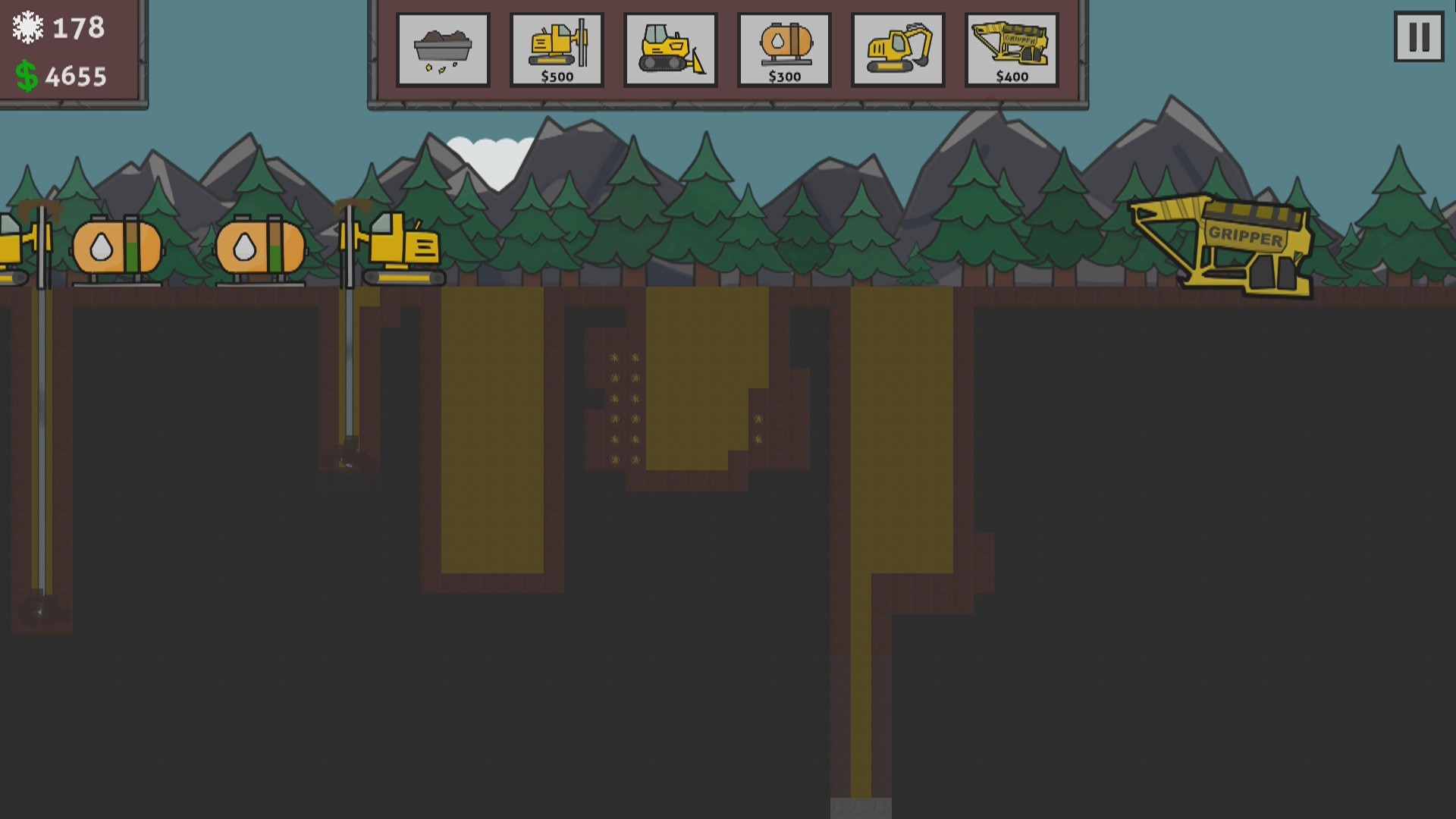
Task: Pause the game with the pause button
Action: pyautogui.click(x=1417, y=37)
